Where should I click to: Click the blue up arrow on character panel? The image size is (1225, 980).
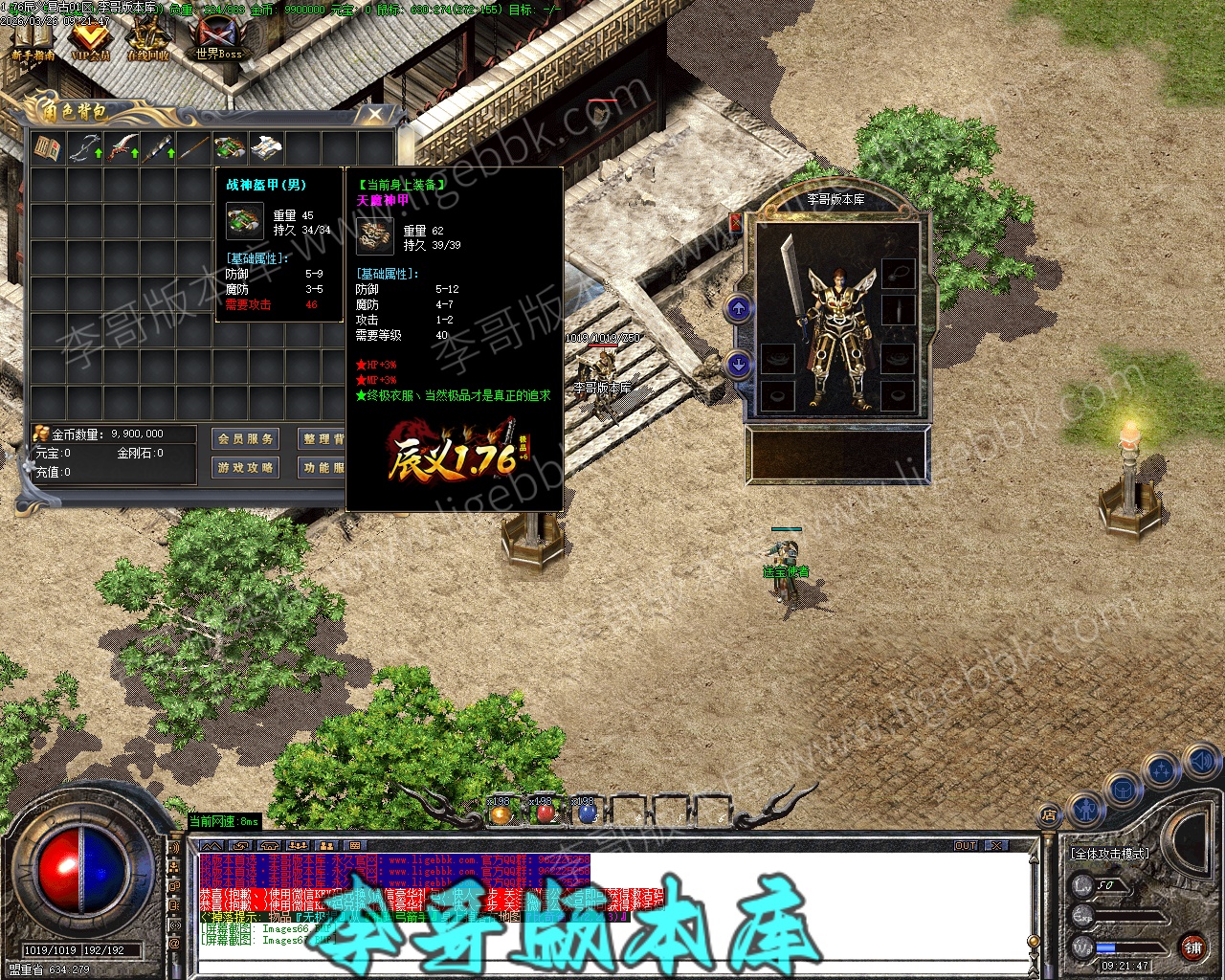coord(738,308)
